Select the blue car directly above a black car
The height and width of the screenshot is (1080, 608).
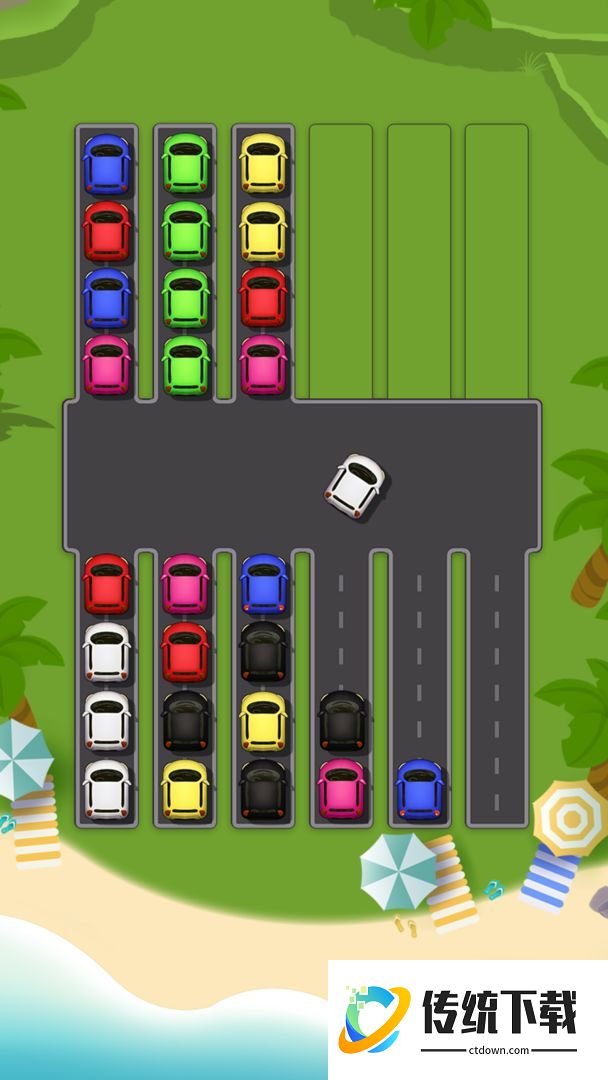point(263,584)
